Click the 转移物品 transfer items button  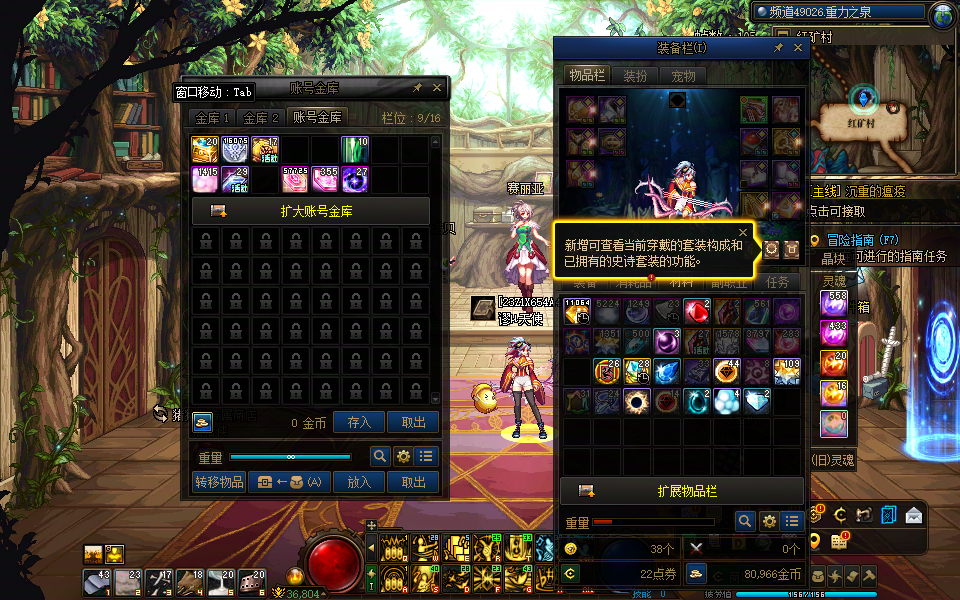(x=218, y=482)
